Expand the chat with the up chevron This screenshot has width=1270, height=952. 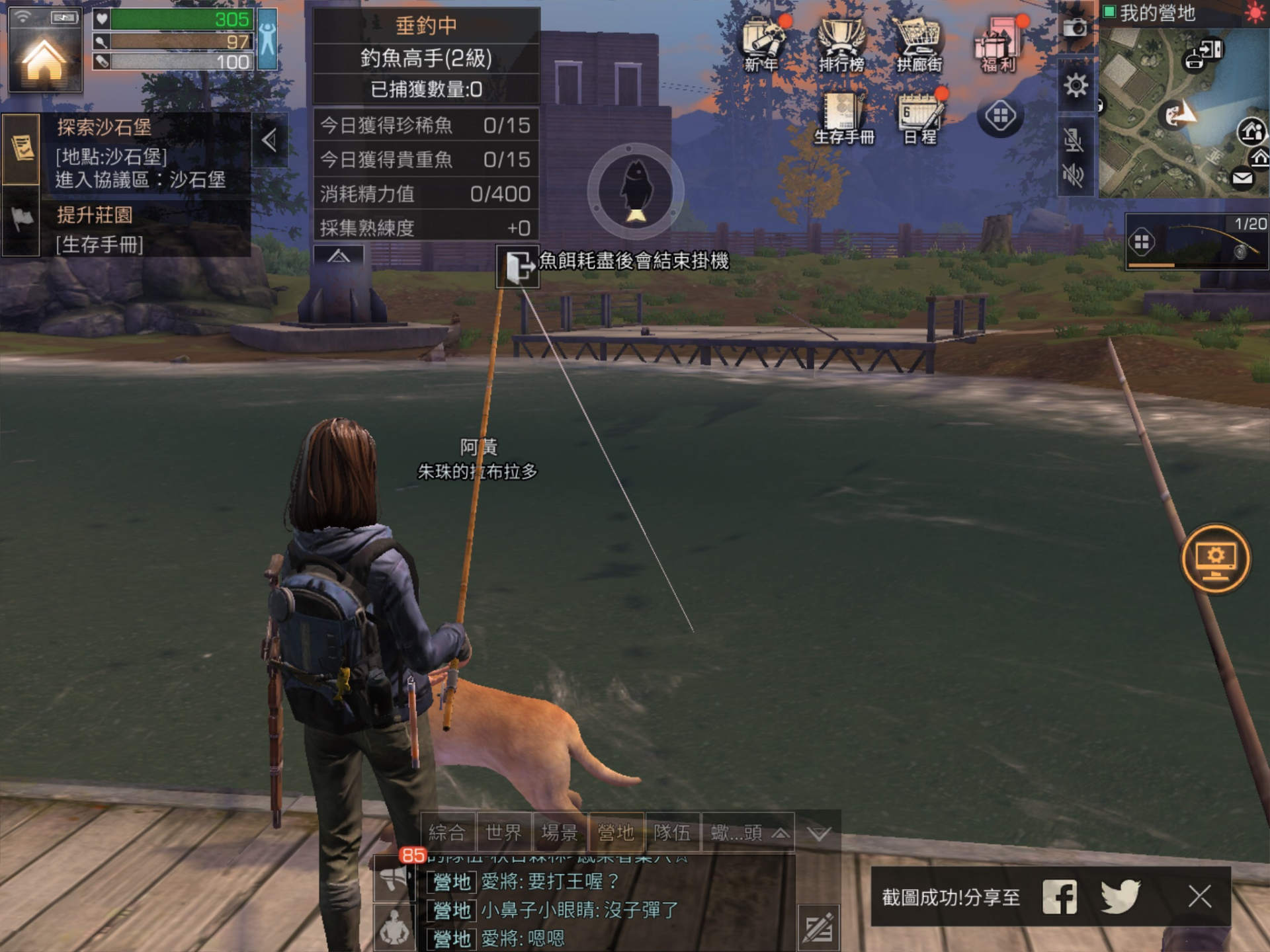click(x=783, y=834)
